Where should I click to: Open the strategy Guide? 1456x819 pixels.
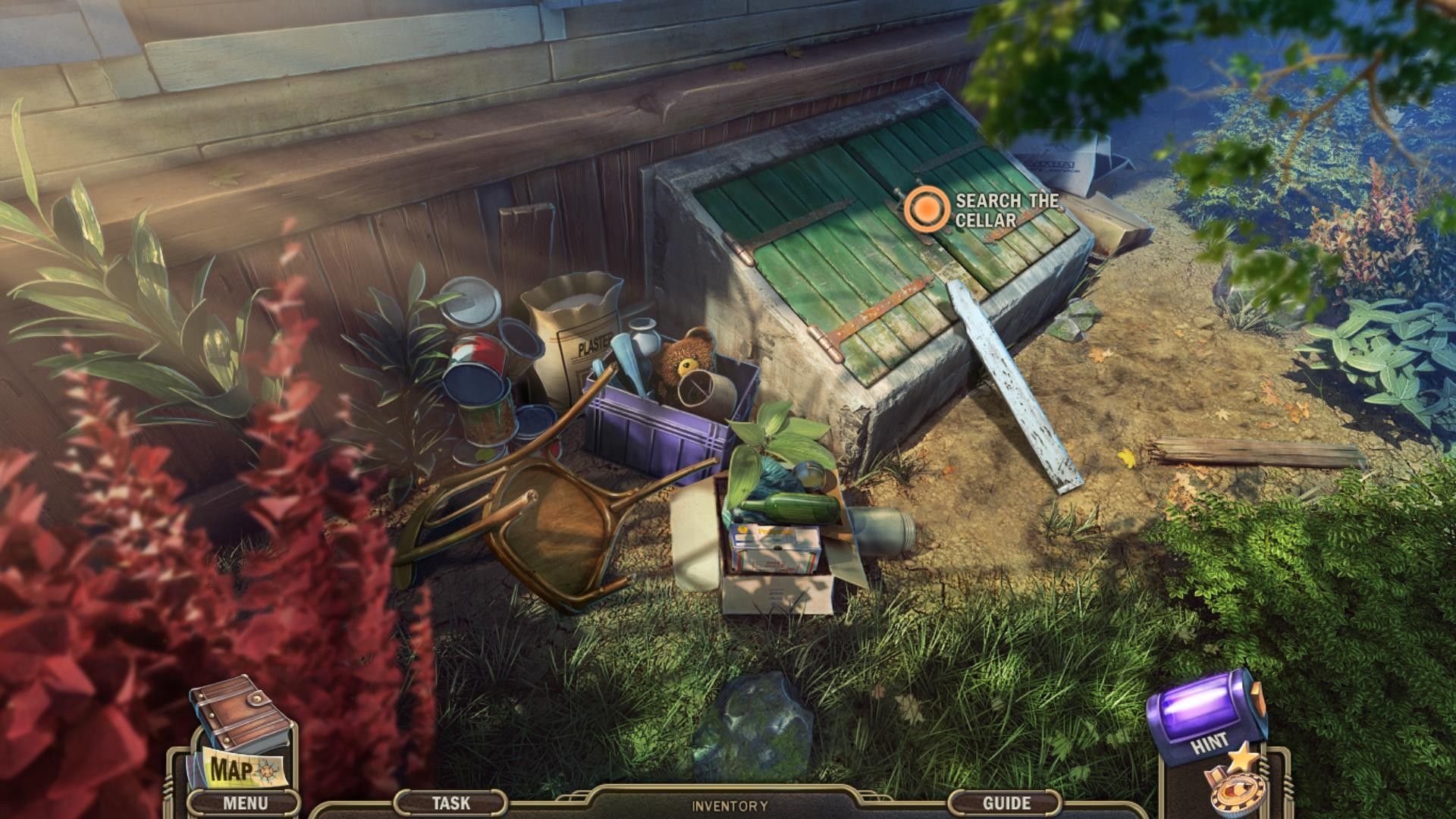pos(1006,802)
